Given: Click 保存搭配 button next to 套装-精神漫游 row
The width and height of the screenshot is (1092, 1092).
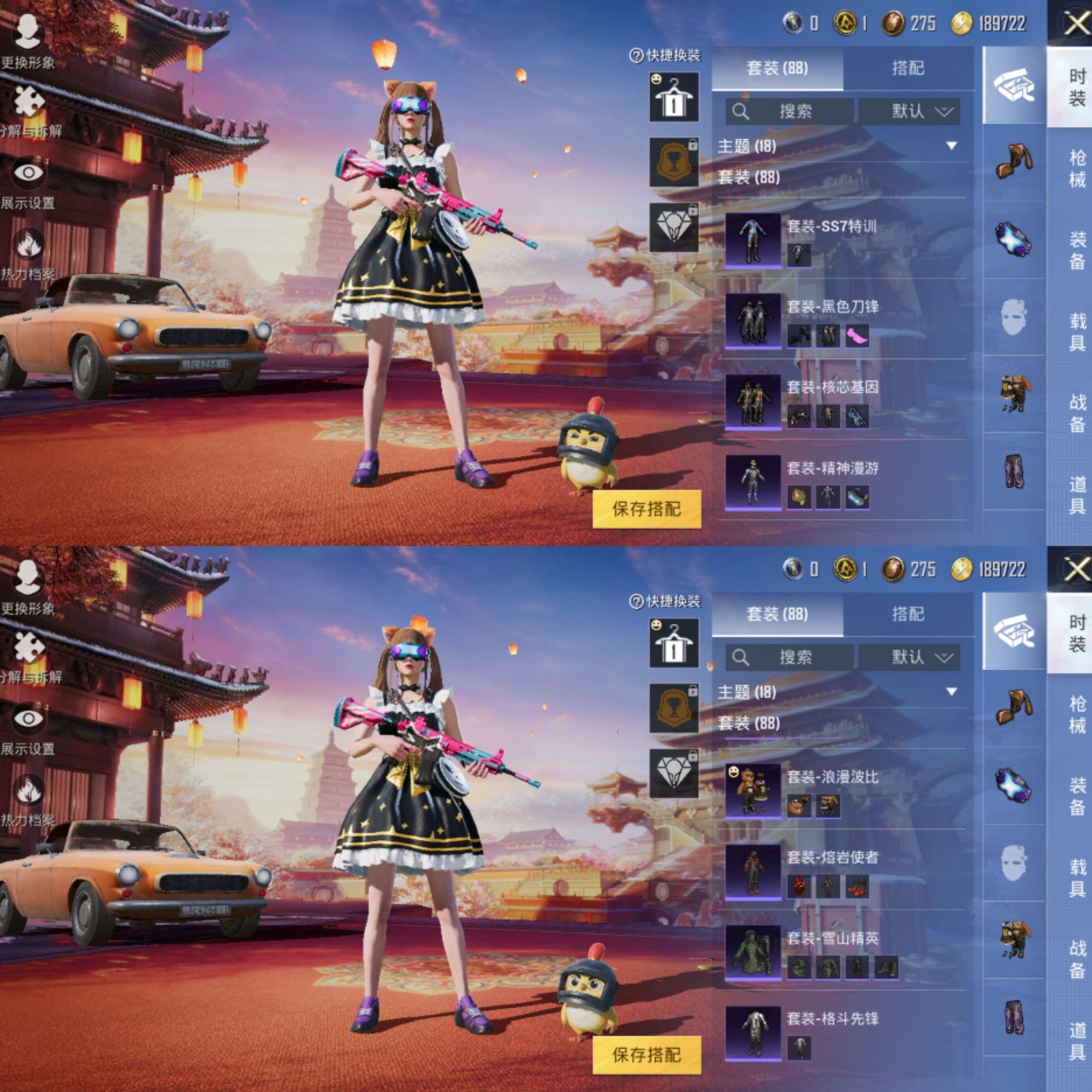Looking at the screenshot, I should [x=647, y=509].
